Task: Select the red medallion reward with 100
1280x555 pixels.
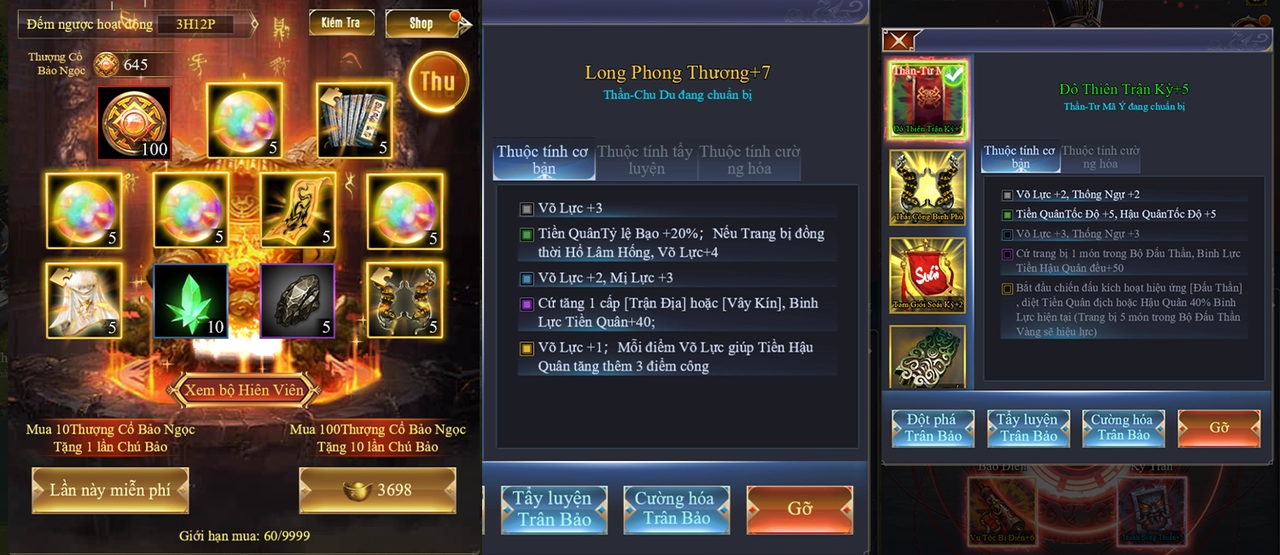Action: pos(134,123)
